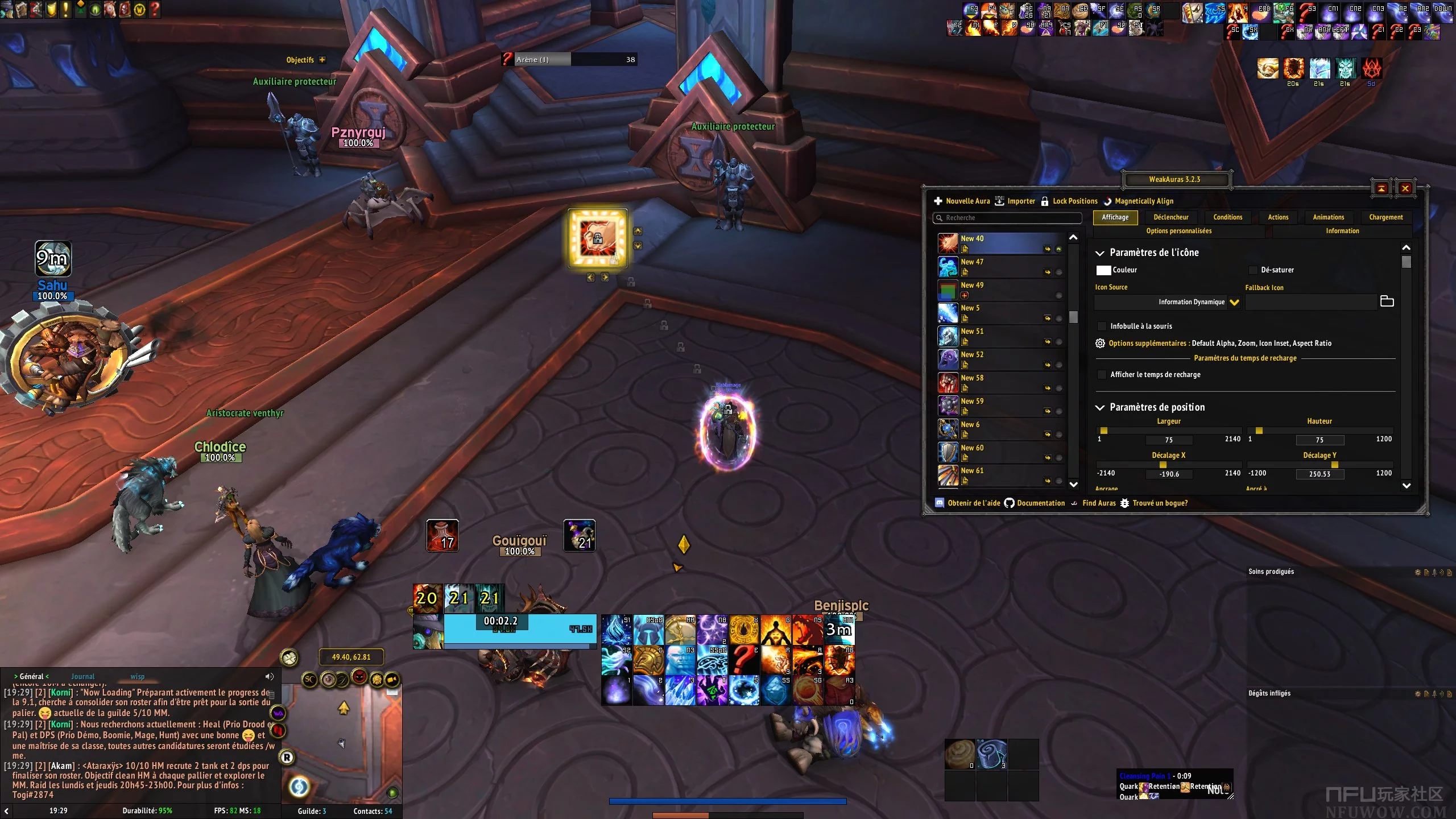
Task: Close the WeakAuras options window
Action: click(1405, 188)
